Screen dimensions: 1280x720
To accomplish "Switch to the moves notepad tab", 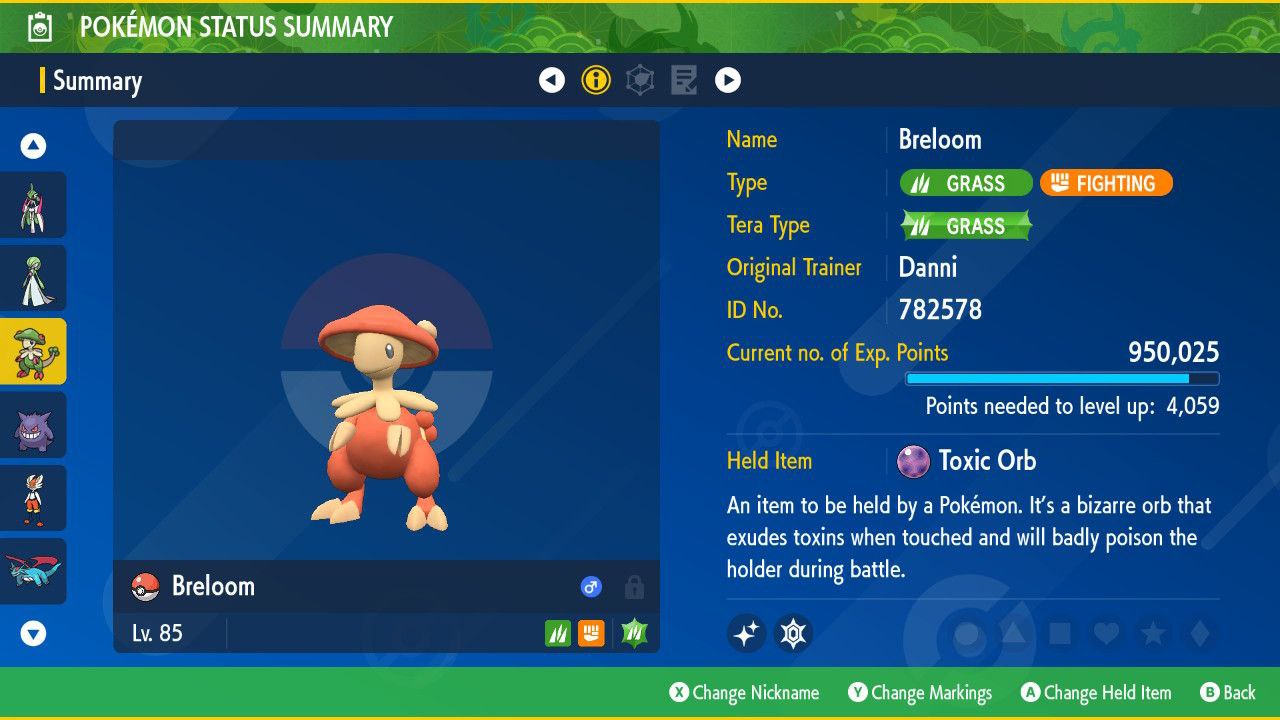I will (x=684, y=80).
